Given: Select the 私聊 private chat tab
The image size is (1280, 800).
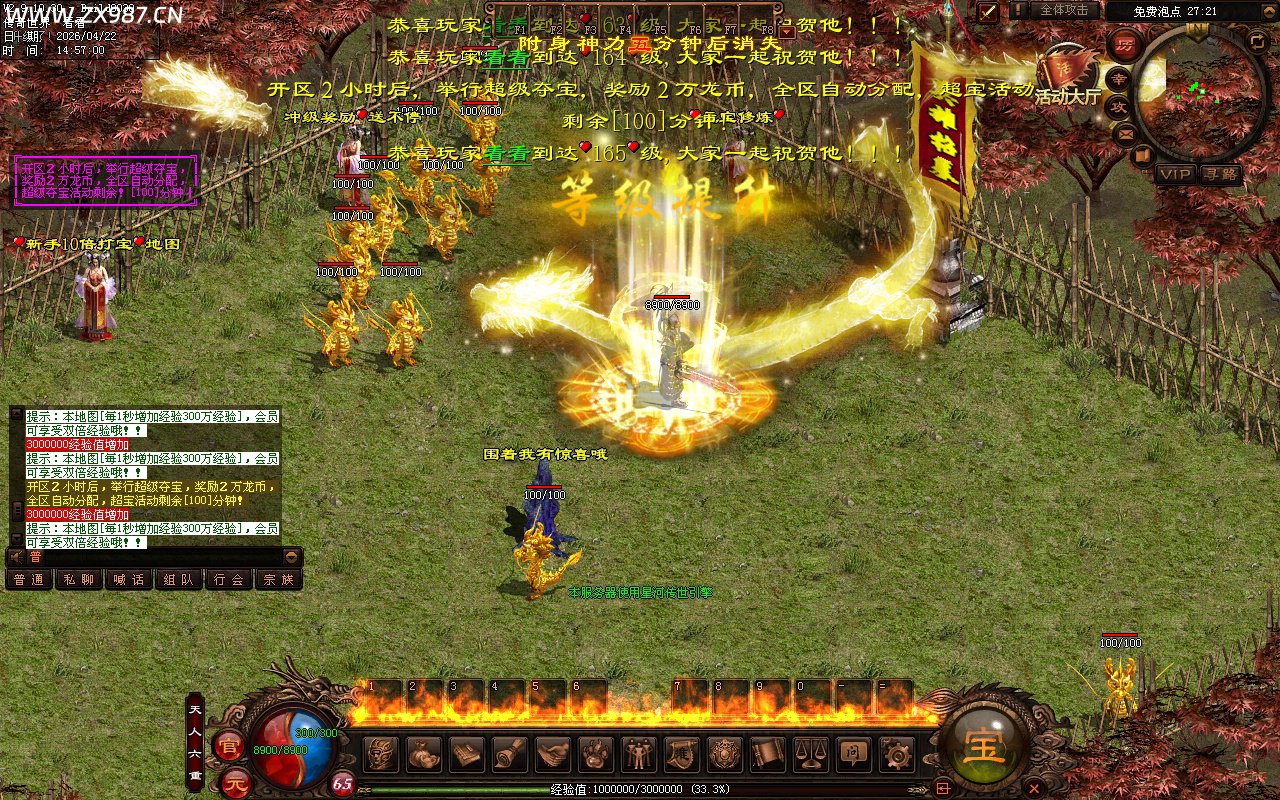Looking at the screenshot, I should coord(79,579).
